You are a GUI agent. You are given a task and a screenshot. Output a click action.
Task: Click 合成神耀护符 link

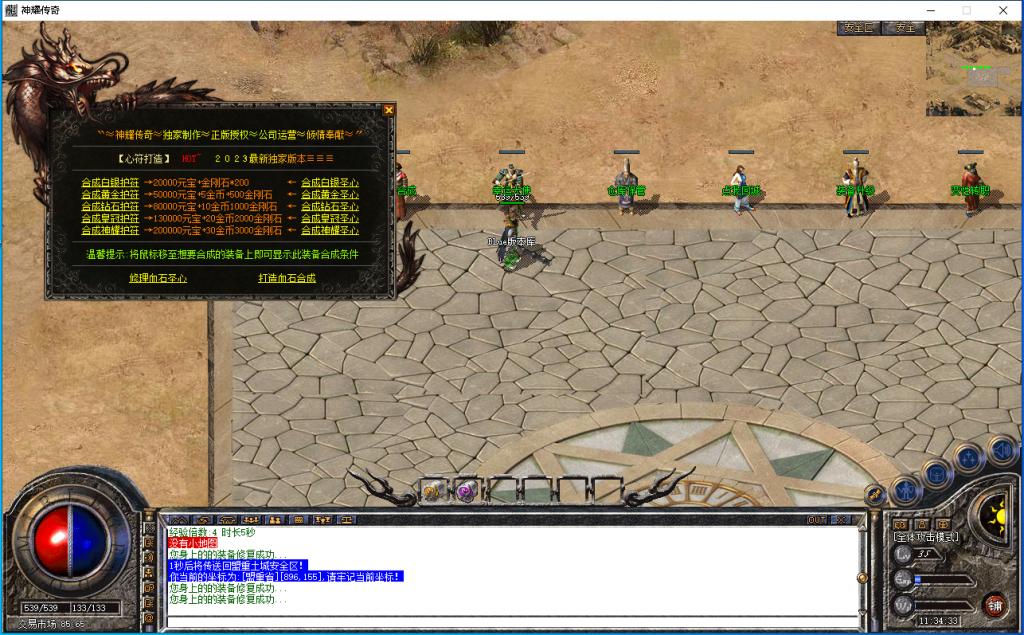(110, 230)
